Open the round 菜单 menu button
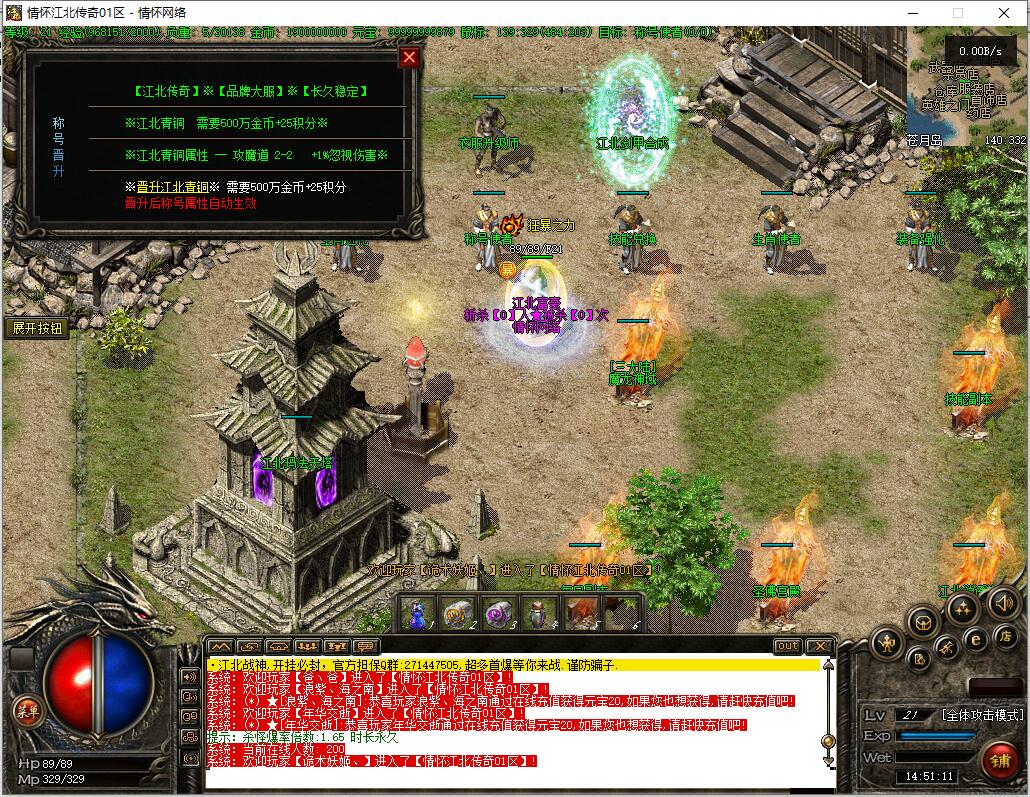Screen dimensions: 1030x797 [x=27, y=711]
